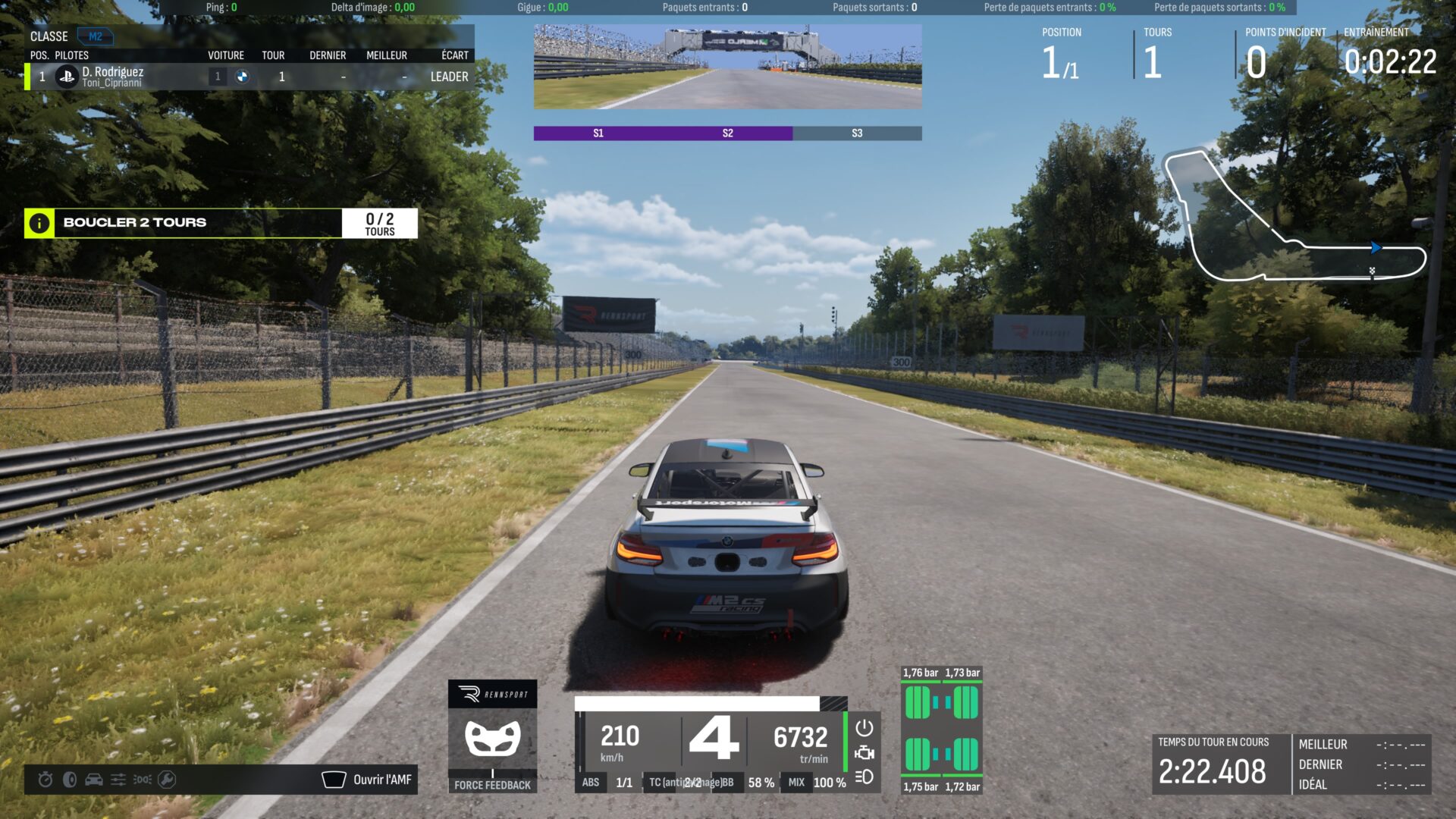Select the S3 sector segment
Viewport: 1456px width, 819px height.
[x=857, y=133]
